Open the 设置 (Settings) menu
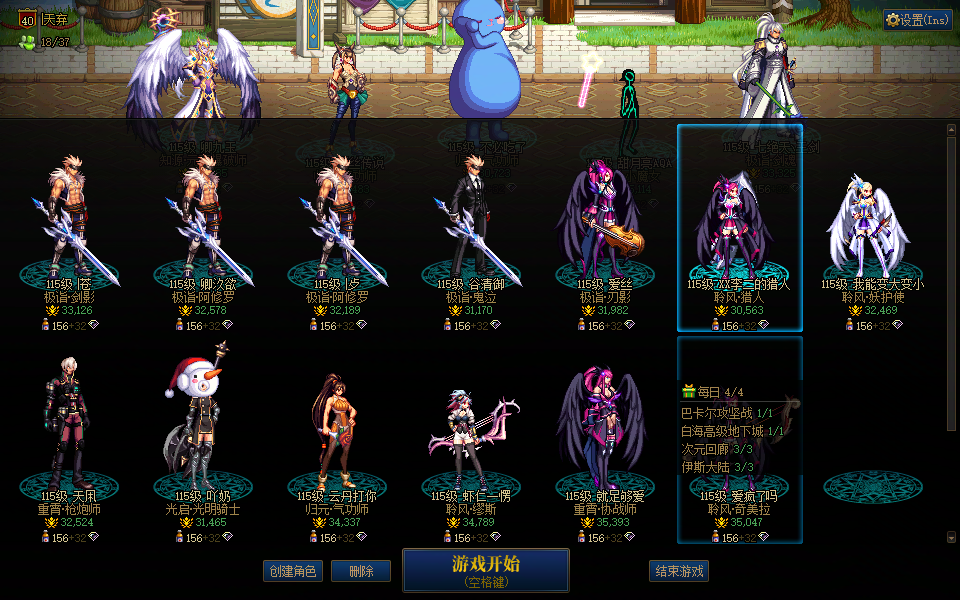 (917, 19)
